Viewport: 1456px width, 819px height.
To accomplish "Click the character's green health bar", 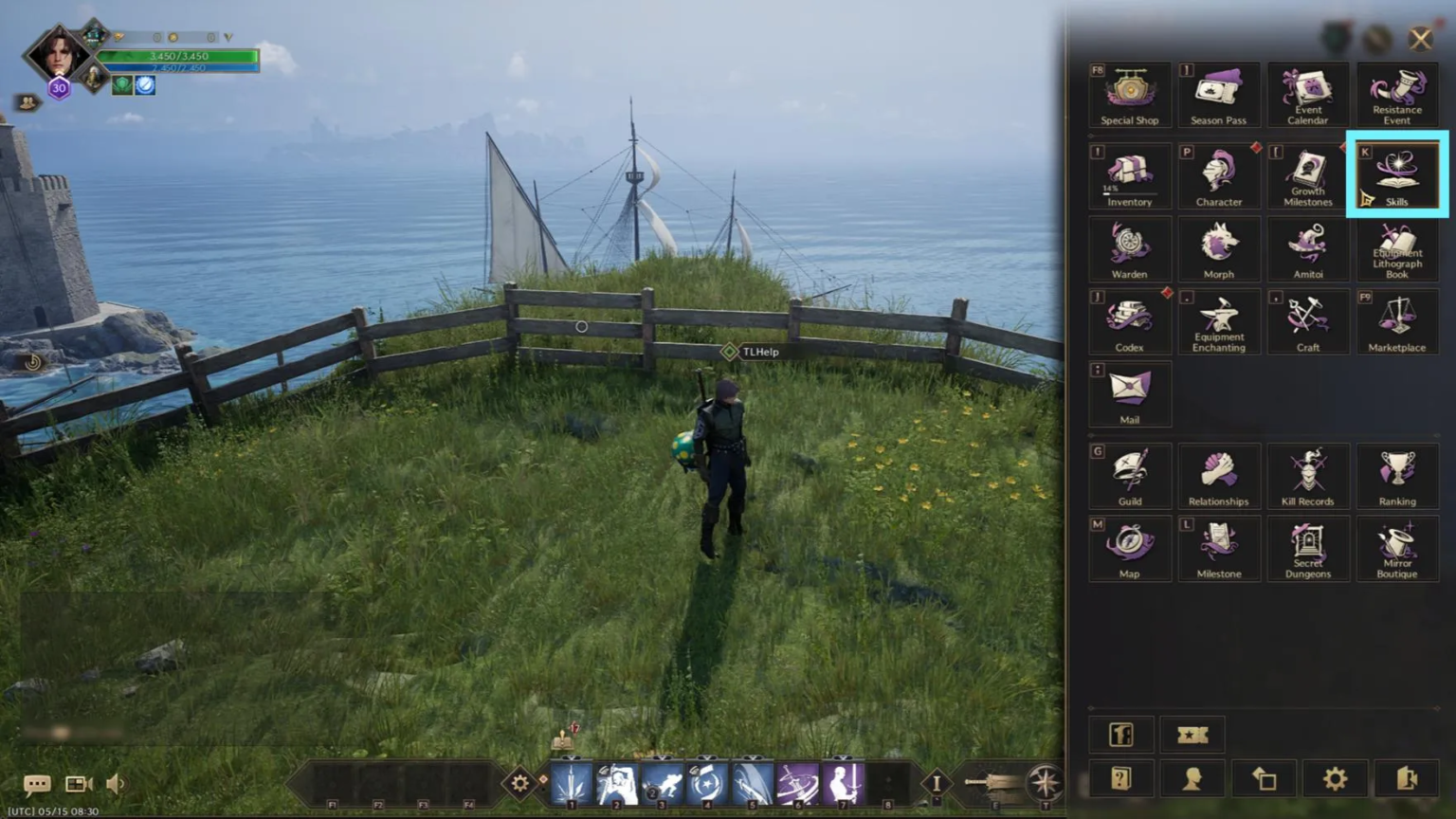I will (180, 57).
